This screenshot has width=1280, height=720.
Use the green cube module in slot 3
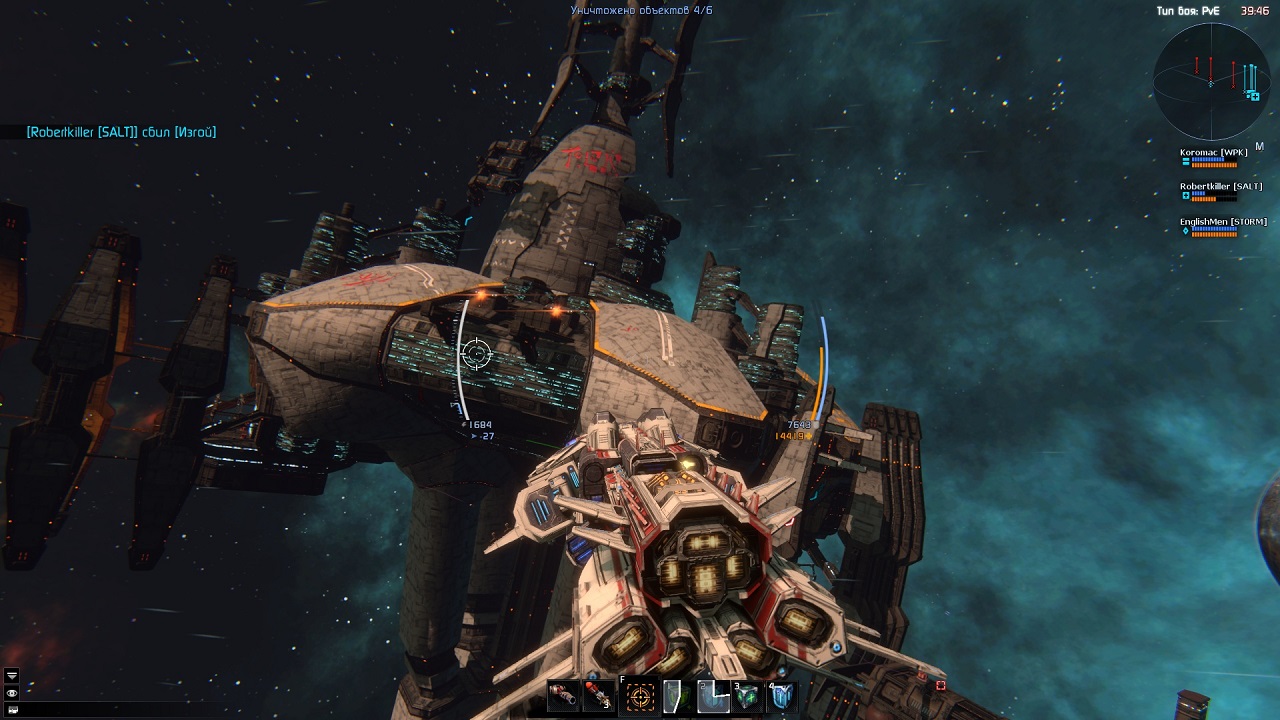[x=747, y=696]
